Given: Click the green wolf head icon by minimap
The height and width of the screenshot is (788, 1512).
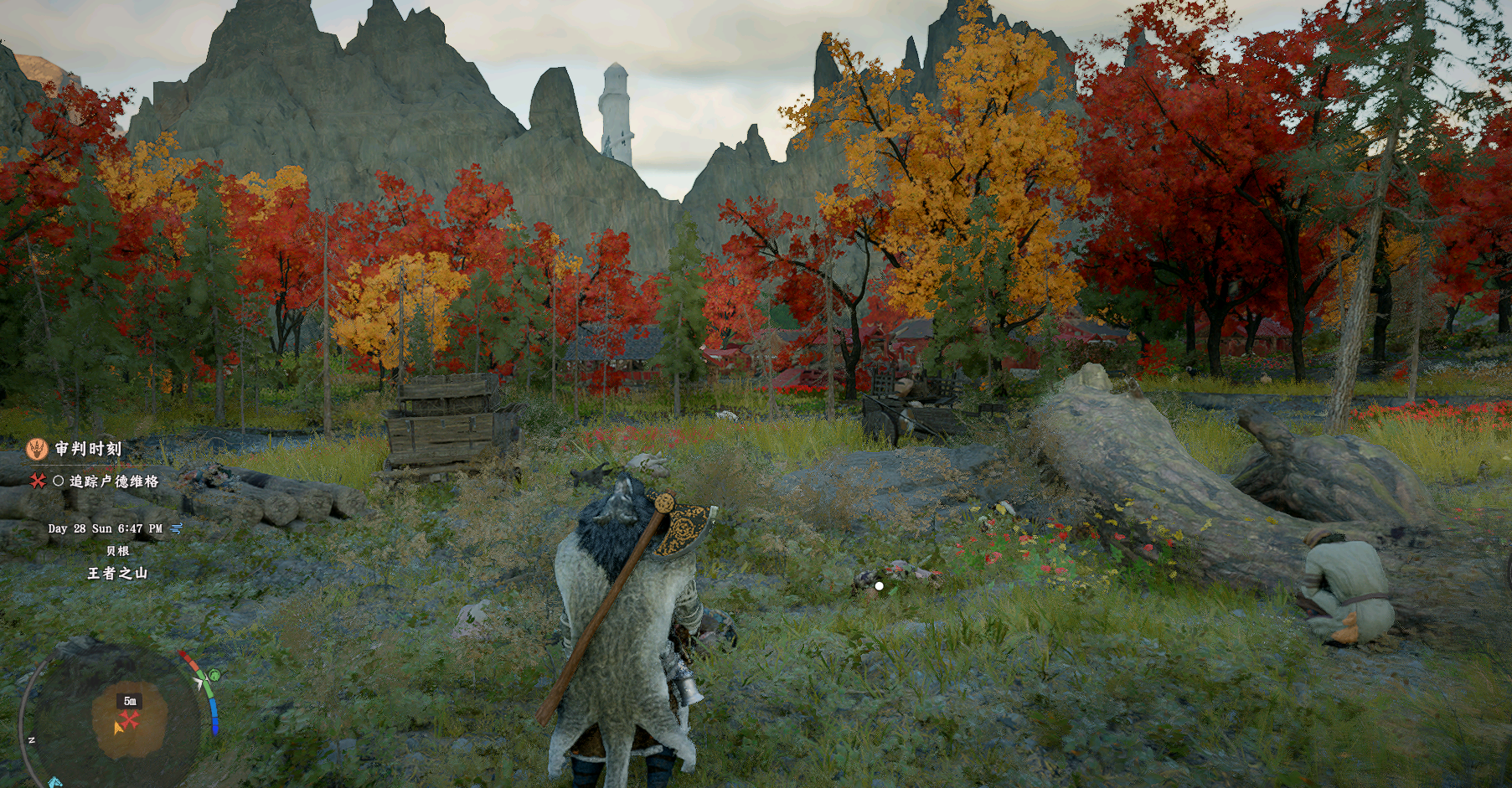Looking at the screenshot, I should 214,675.
